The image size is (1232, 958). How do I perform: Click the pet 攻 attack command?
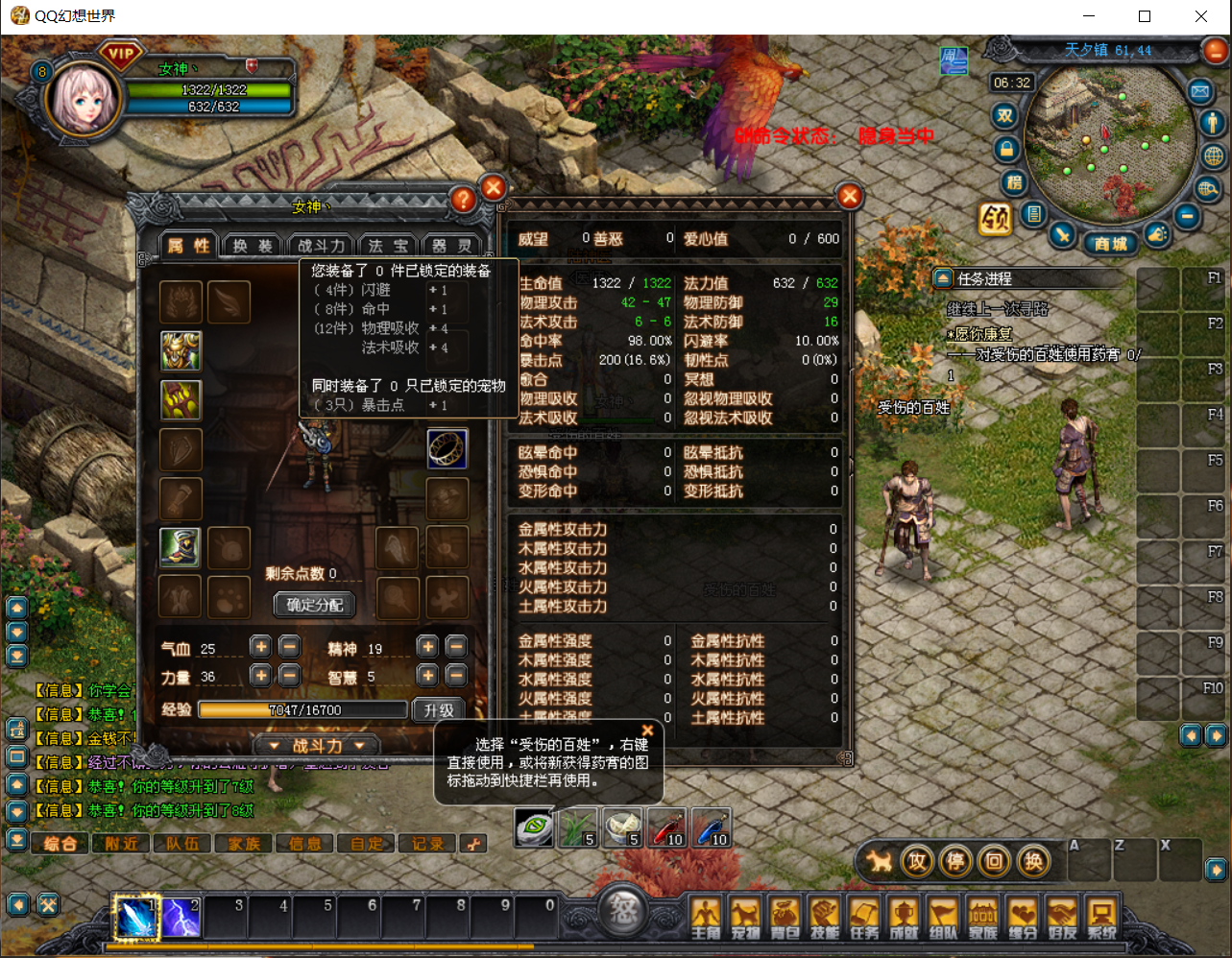click(x=918, y=861)
